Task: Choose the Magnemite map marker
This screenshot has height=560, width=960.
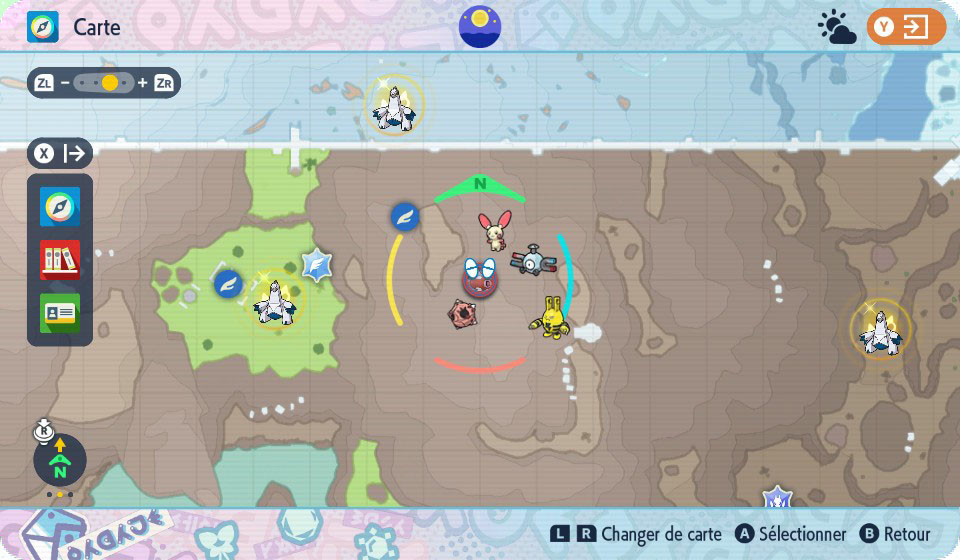Action: 530,263
